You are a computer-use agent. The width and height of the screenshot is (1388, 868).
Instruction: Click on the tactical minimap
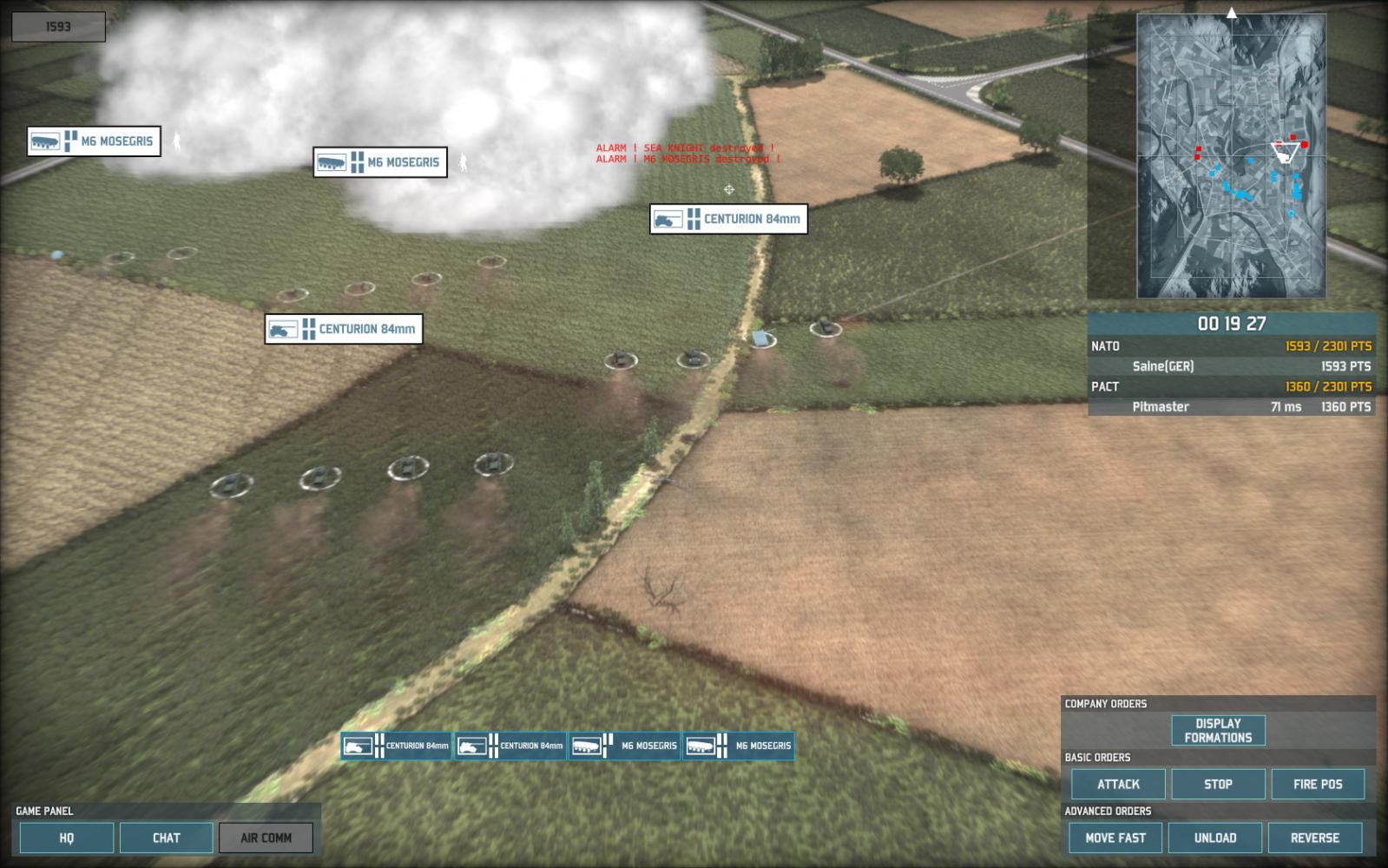click(1231, 156)
